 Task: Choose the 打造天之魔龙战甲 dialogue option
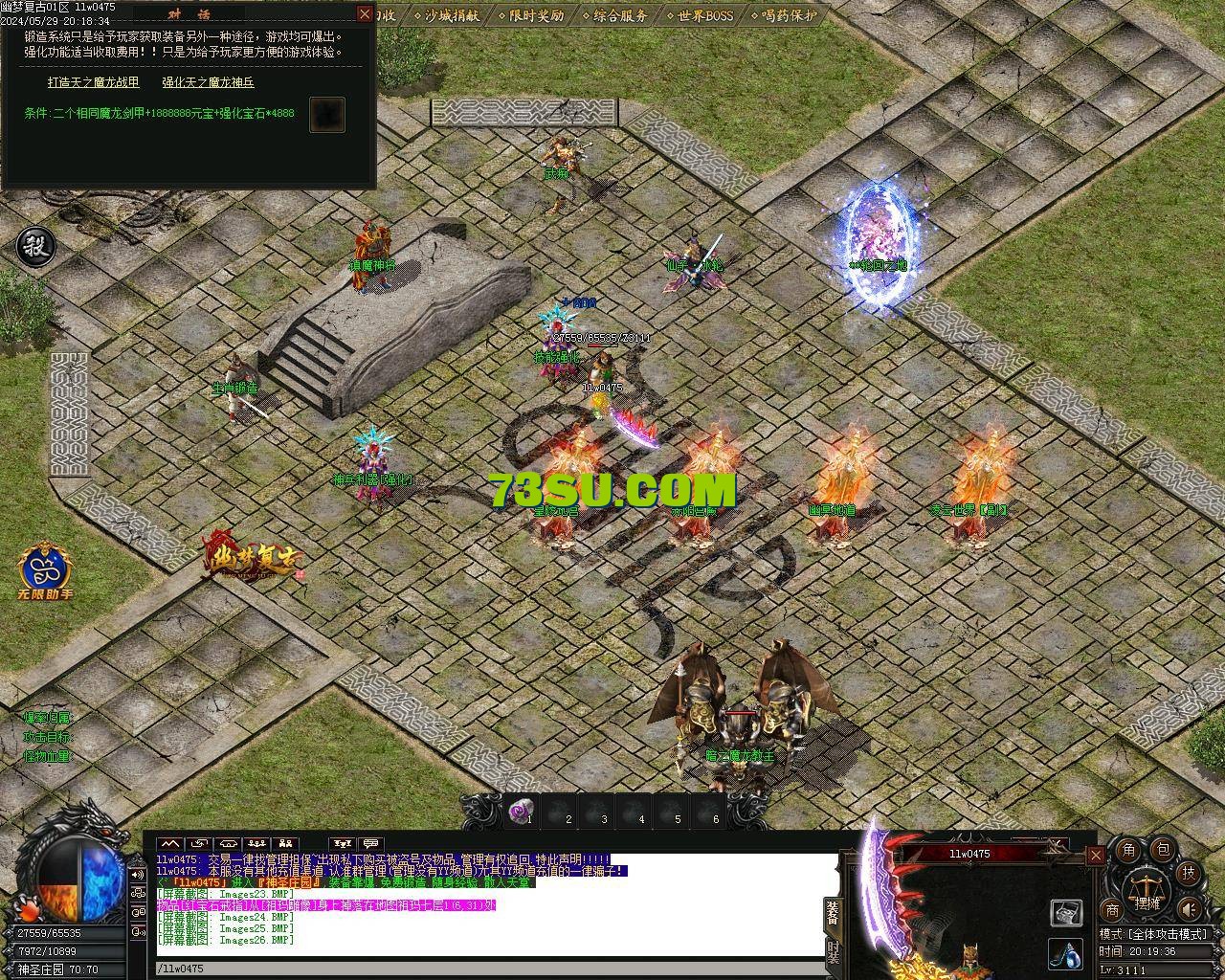[x=94, y=82]
